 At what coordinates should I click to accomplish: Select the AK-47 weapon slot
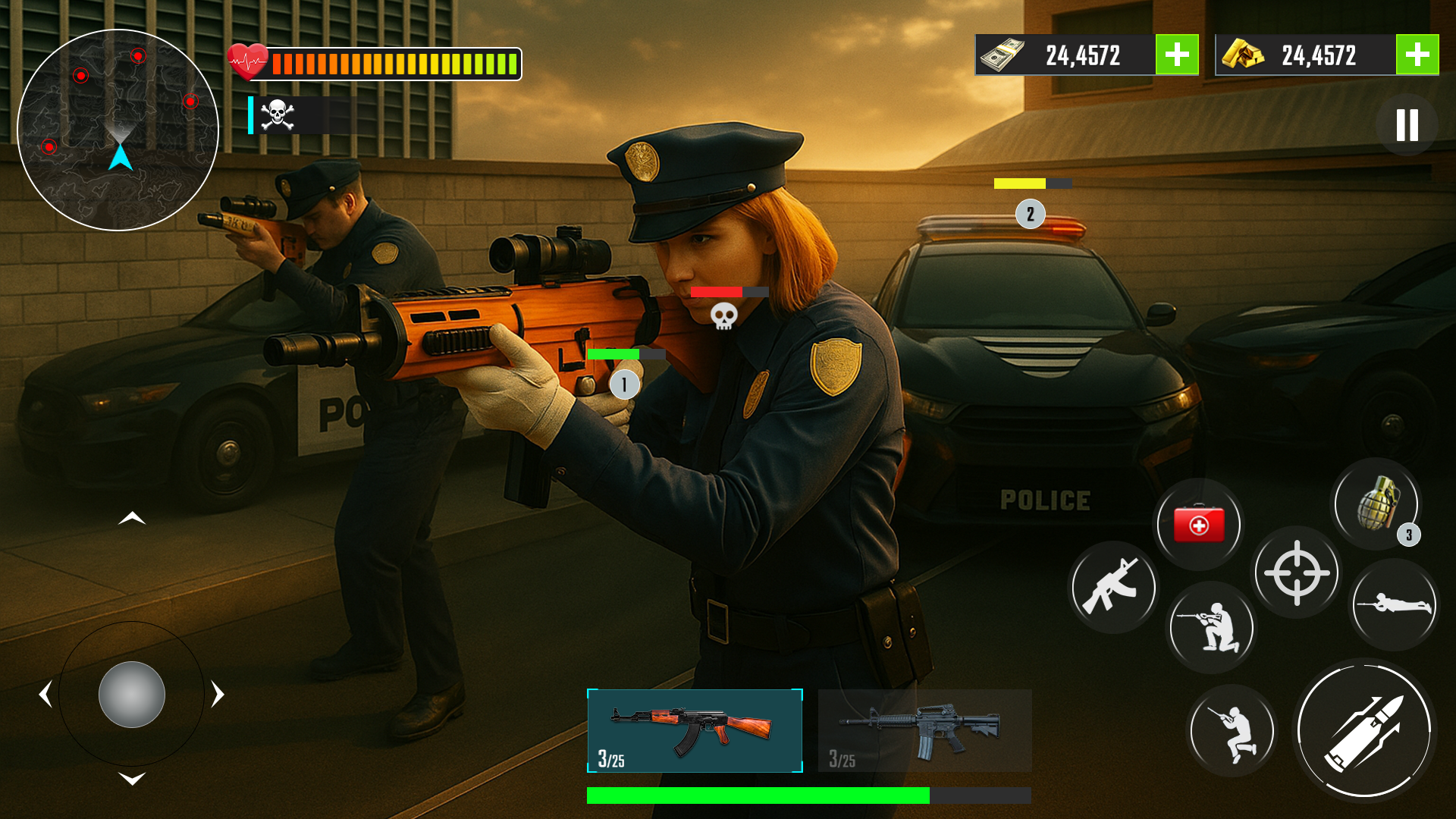pyautogui.click(x=695, y=730)
